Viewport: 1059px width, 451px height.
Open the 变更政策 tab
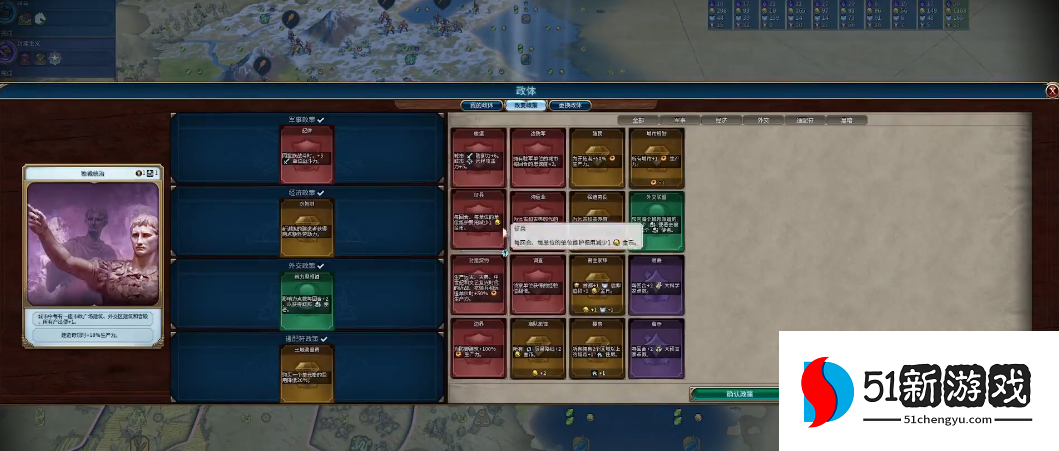pos(525,105)
